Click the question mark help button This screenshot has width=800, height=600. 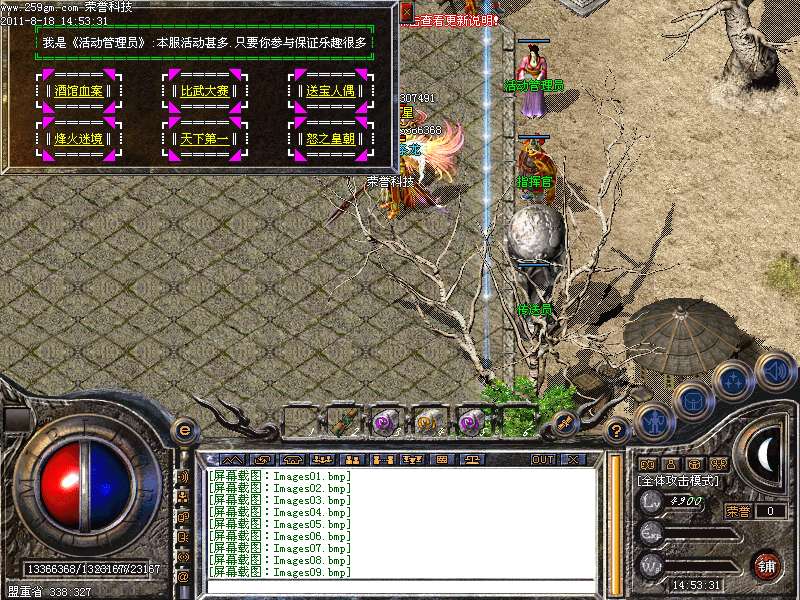click(618, 431)
